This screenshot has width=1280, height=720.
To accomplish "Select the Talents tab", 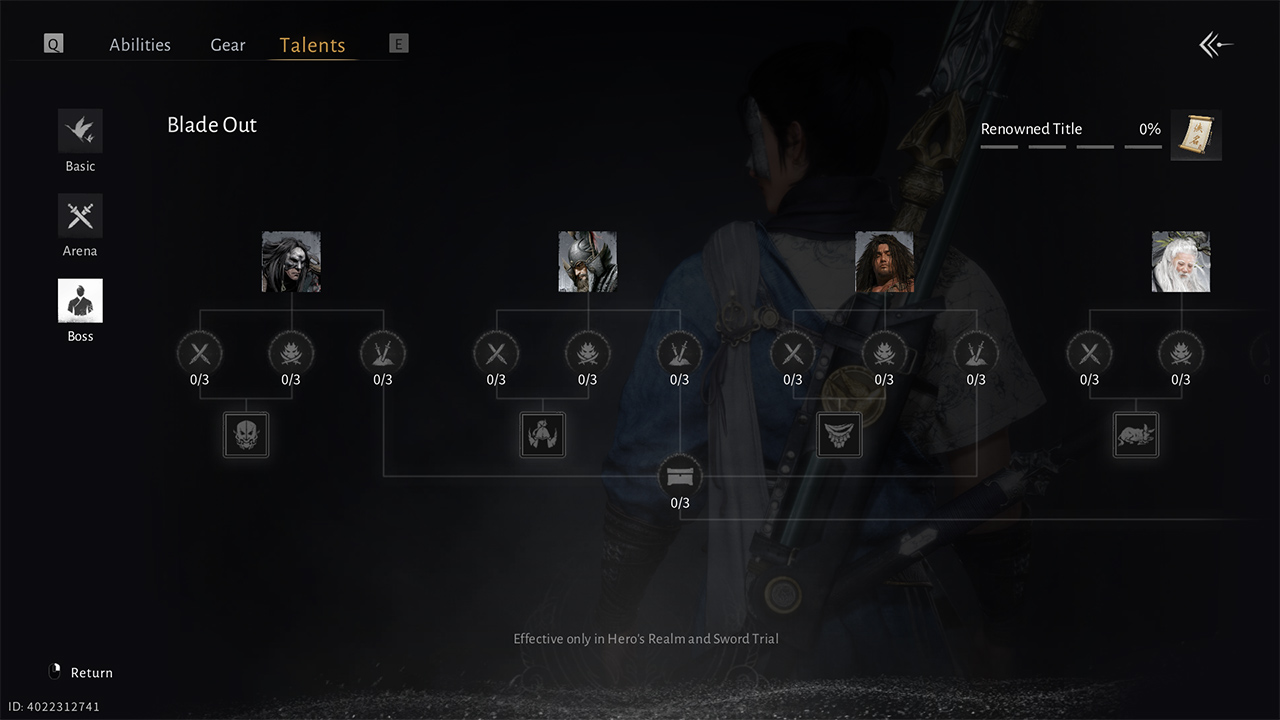I will tap(312, 45).
